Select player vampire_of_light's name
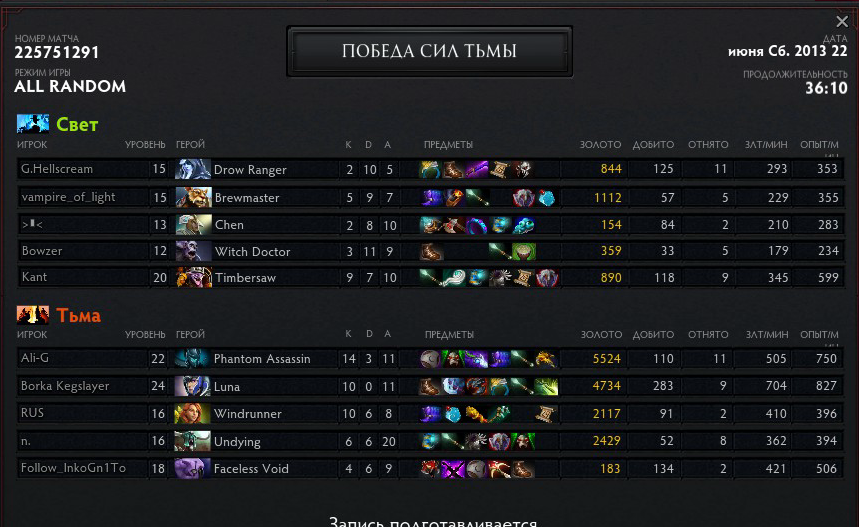859x527 pixels. 68,198
